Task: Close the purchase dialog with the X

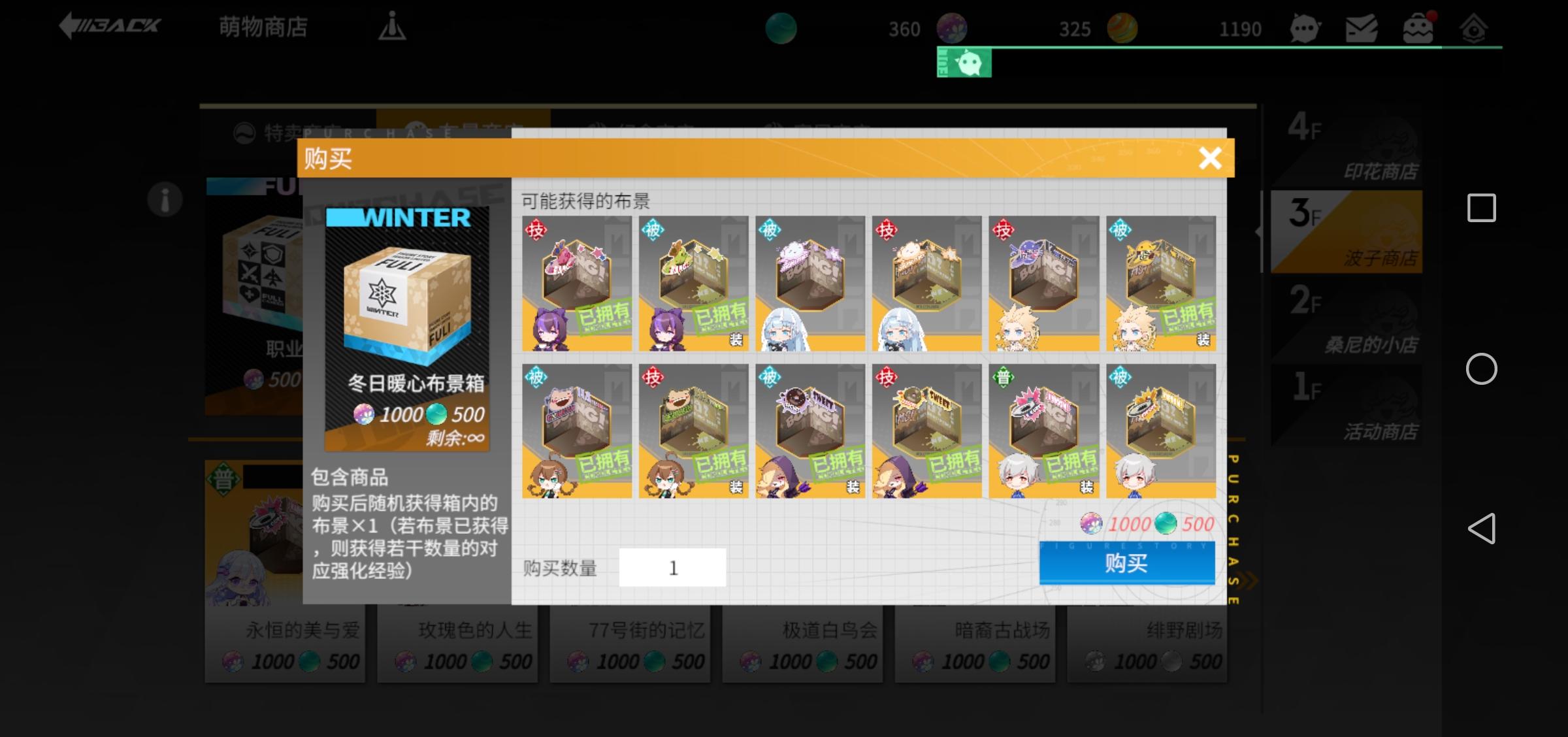Action: pyautogui.click(x=1210, y=158)
